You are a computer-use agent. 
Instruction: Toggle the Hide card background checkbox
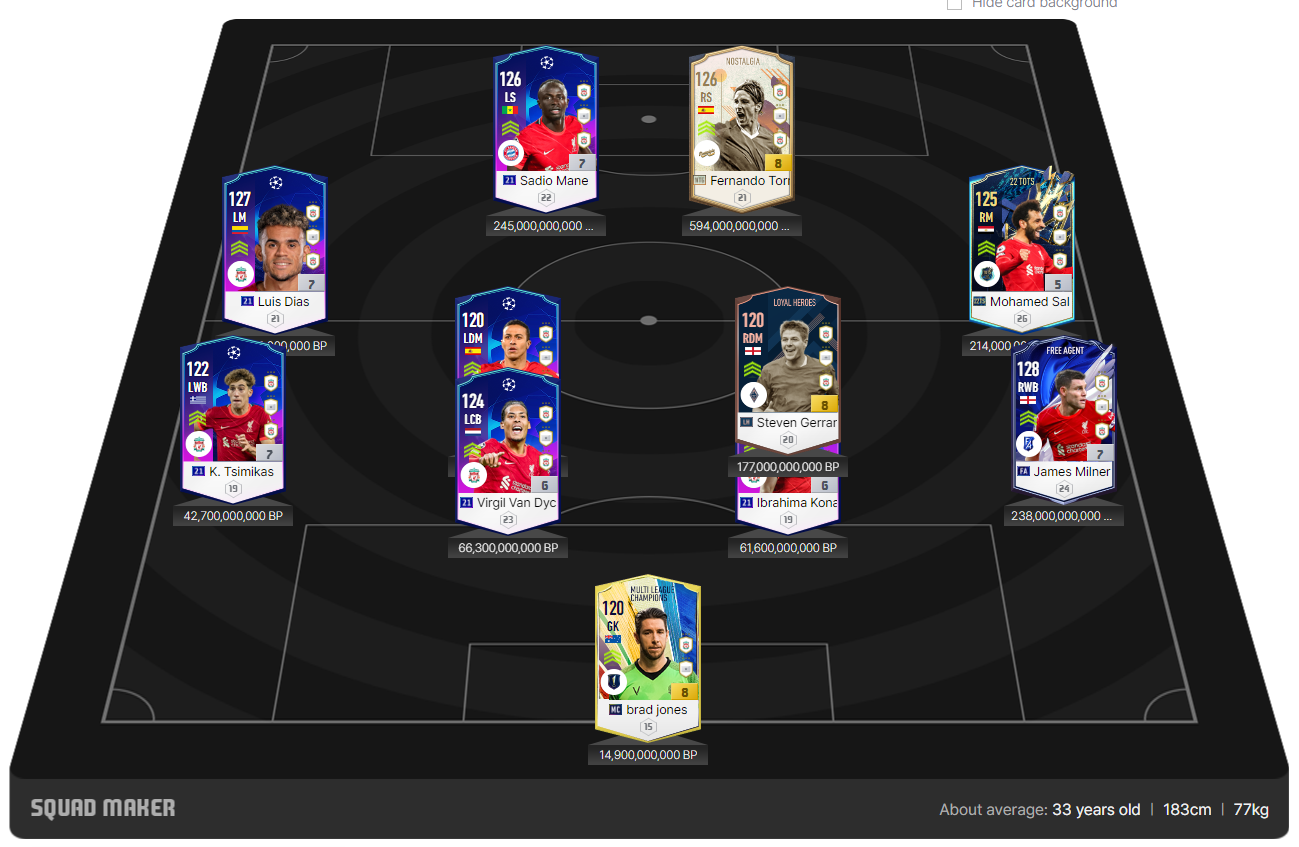[954, 4]
